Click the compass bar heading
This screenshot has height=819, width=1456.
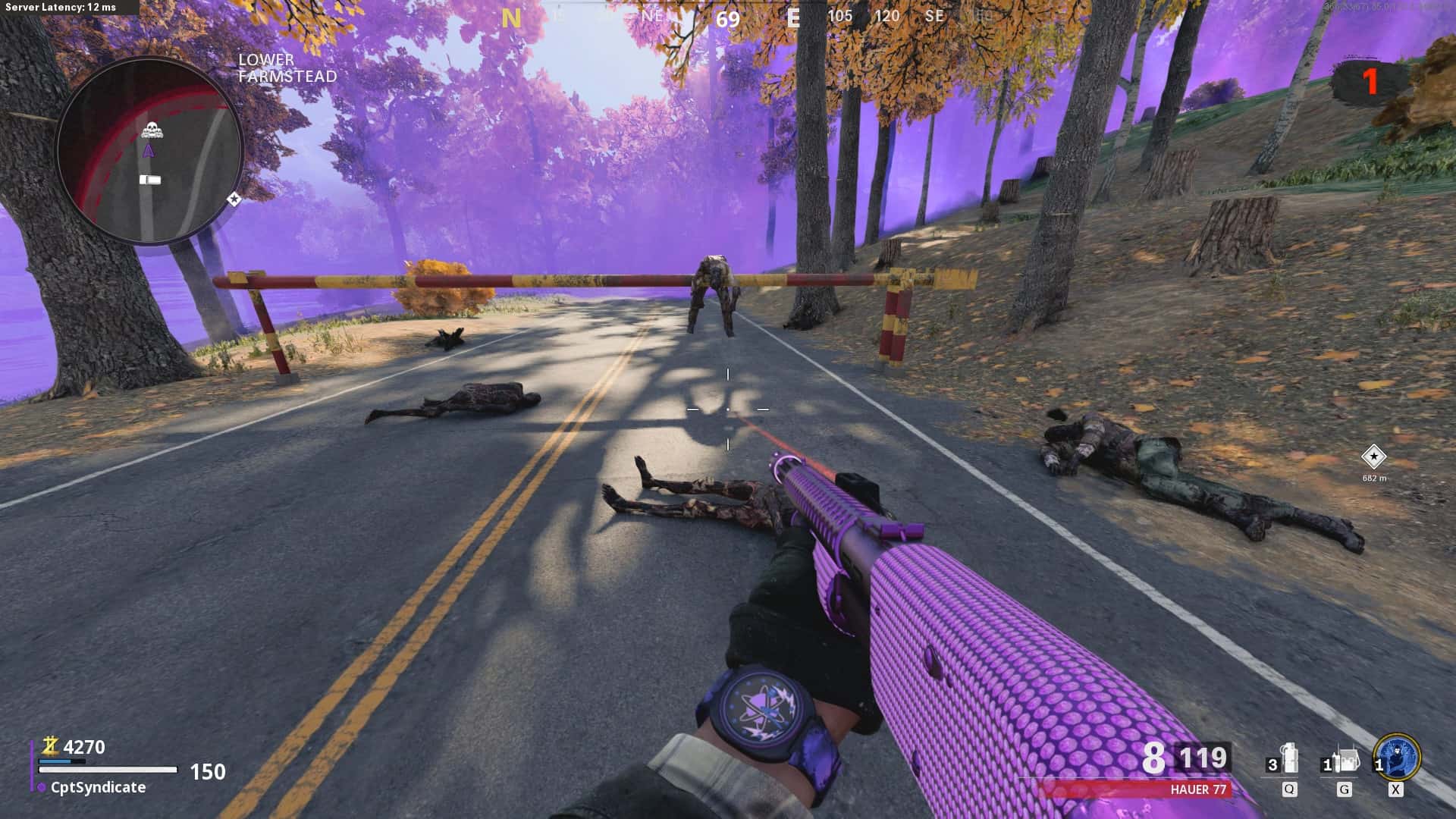(727, 17)
